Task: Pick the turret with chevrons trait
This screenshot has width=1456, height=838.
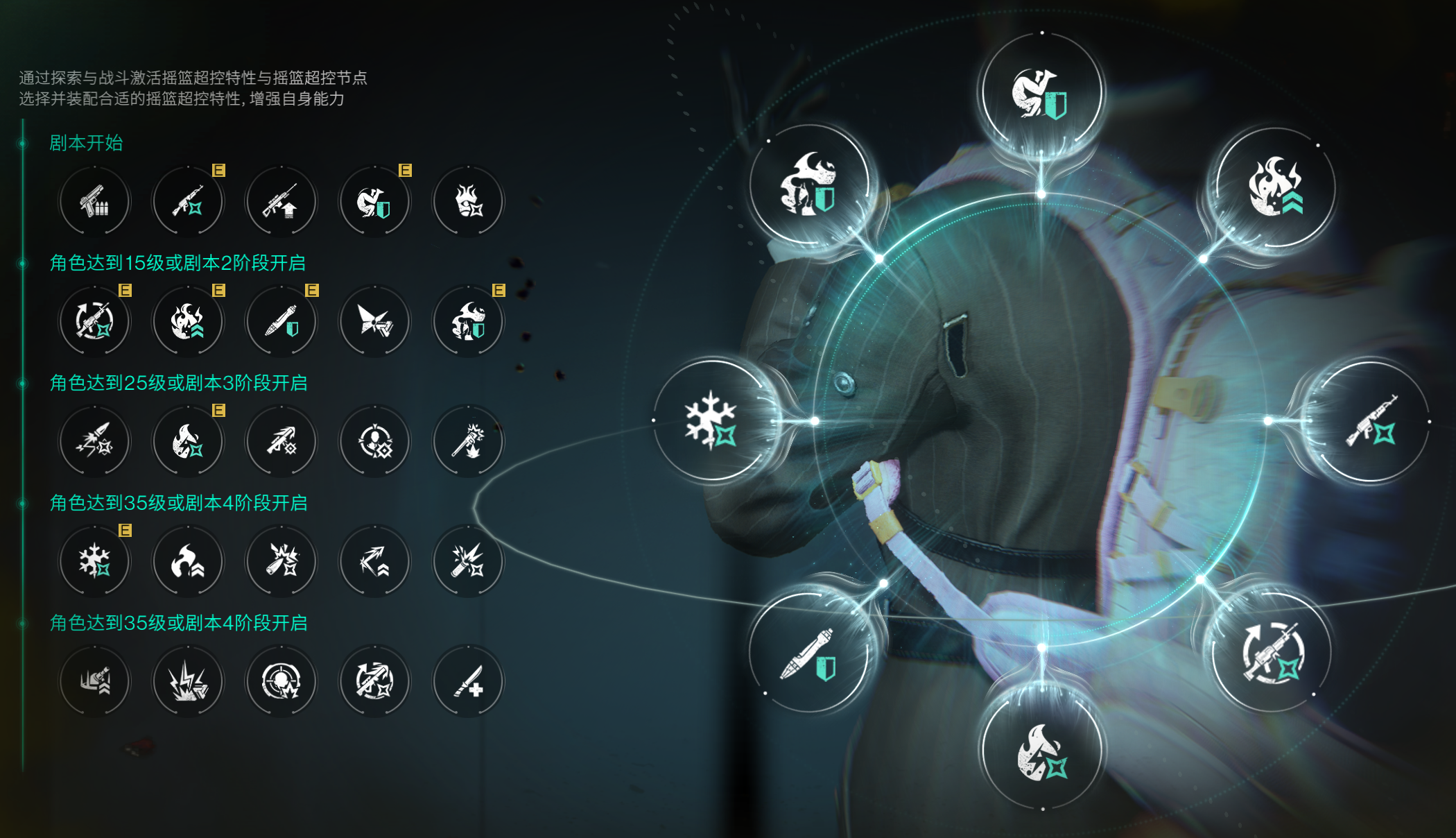Action: click(94, 681)
